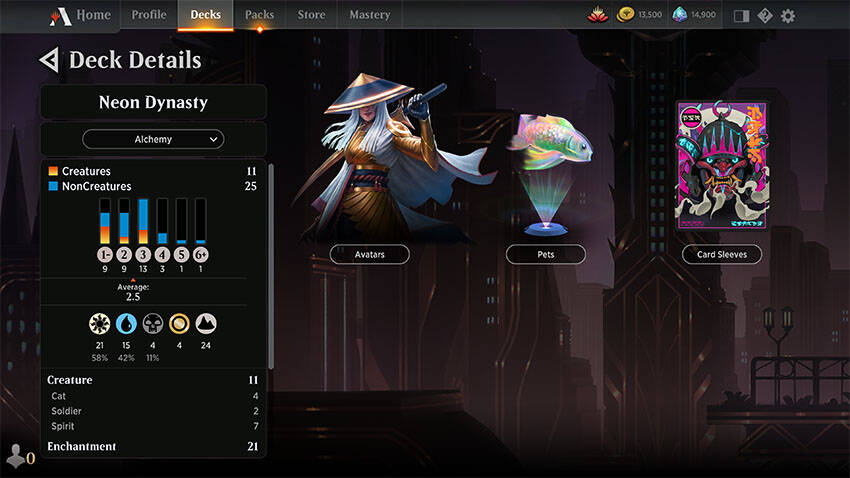Open the Alchemy format dropdown
The height and width of the screenshot is (478, 850).
153,139
